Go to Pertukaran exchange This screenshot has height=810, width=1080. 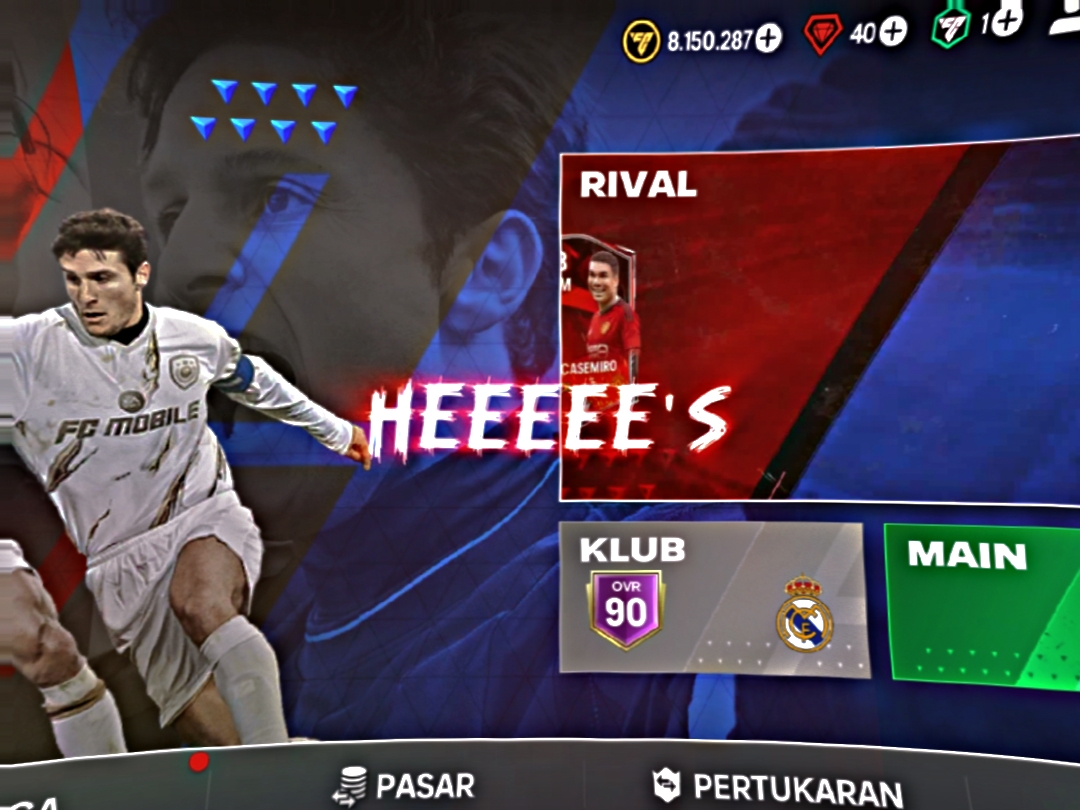pyautogui.click(x=778, y=787)
